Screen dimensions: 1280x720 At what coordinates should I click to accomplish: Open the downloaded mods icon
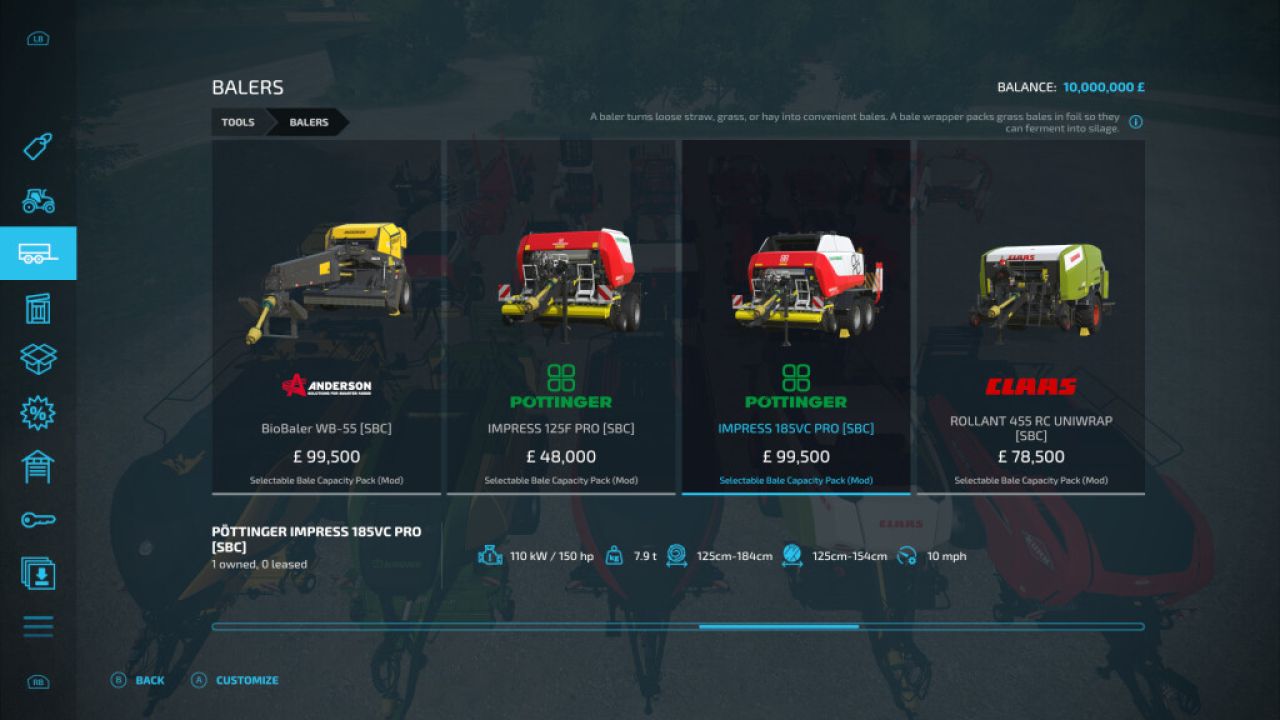point(37,573)
